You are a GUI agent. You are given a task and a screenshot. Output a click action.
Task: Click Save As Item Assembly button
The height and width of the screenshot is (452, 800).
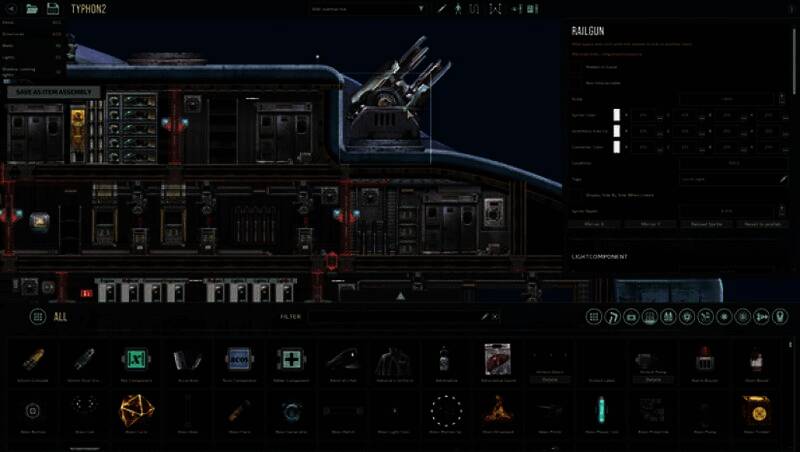[56, 92]
